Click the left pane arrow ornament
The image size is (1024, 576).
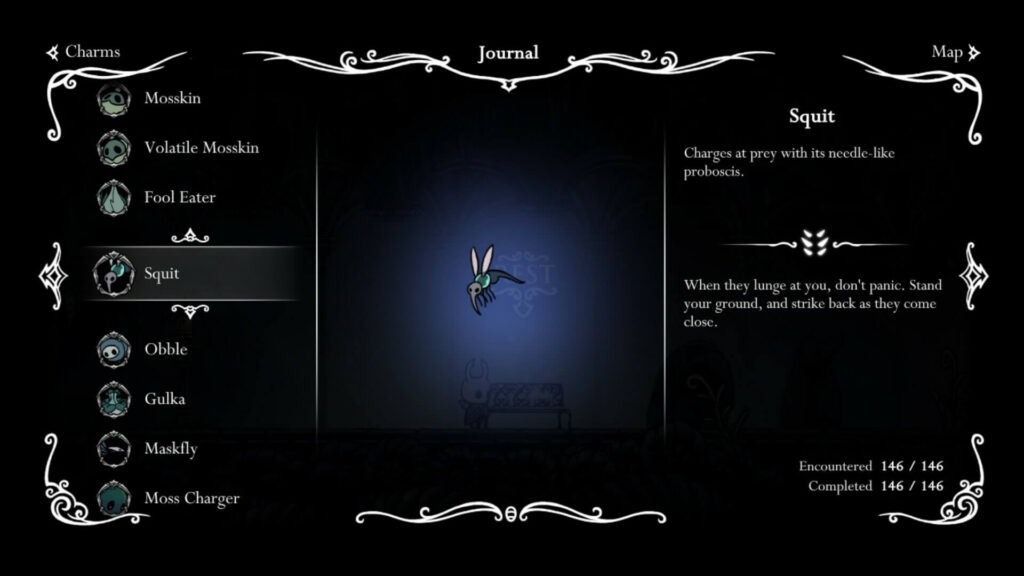[51, 274]
